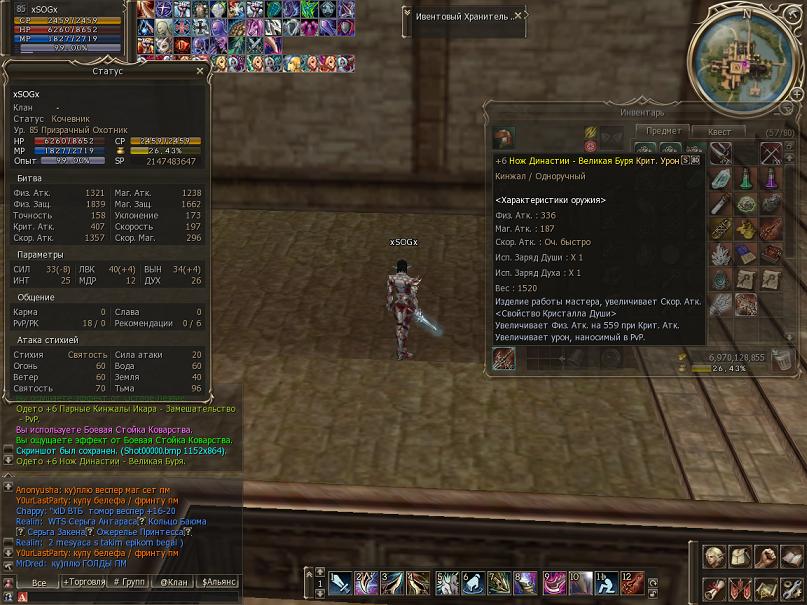Use the red skill in hotbar slot 12

(x=632, y=582)
